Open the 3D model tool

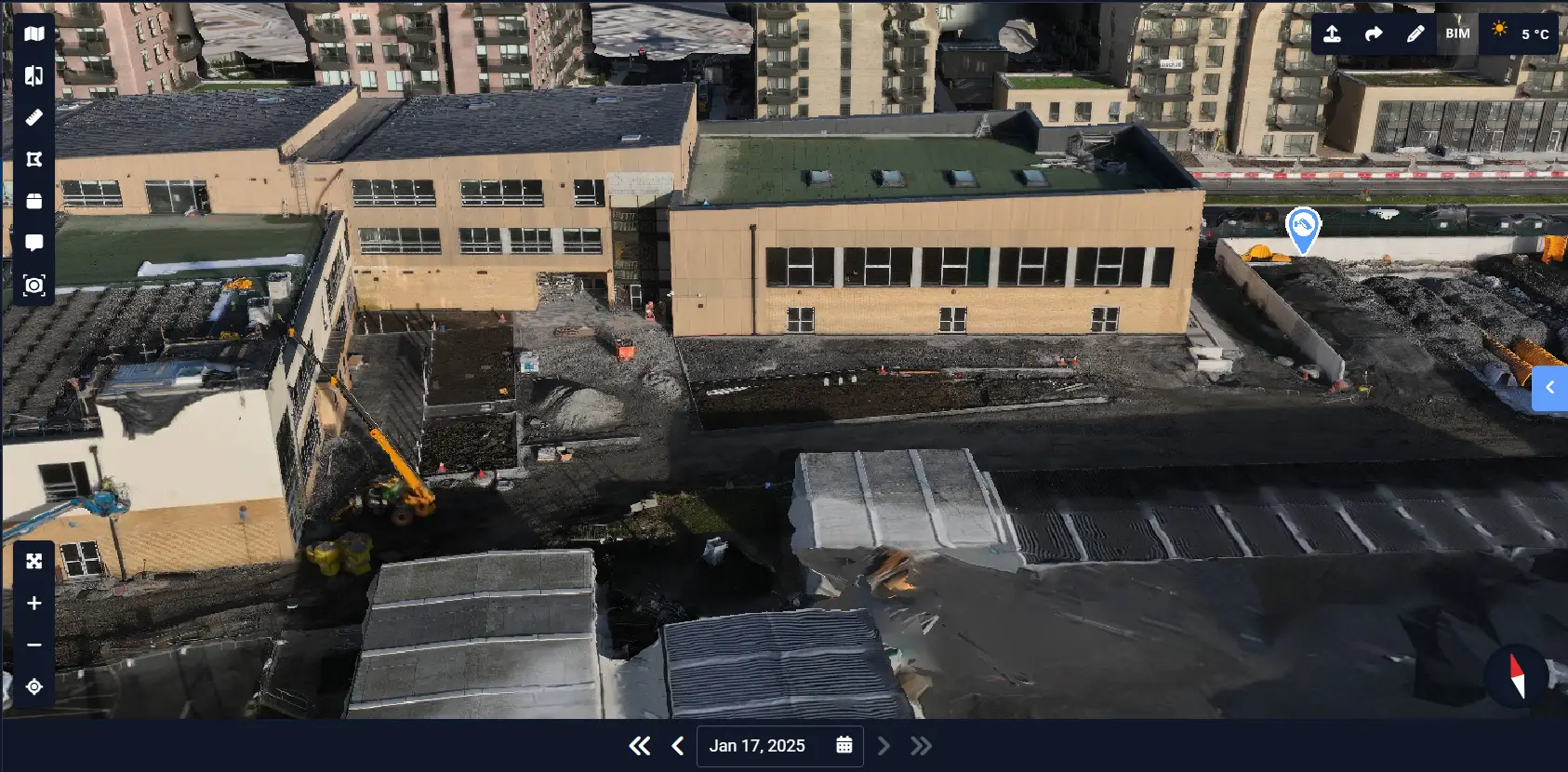coord(33,201)
